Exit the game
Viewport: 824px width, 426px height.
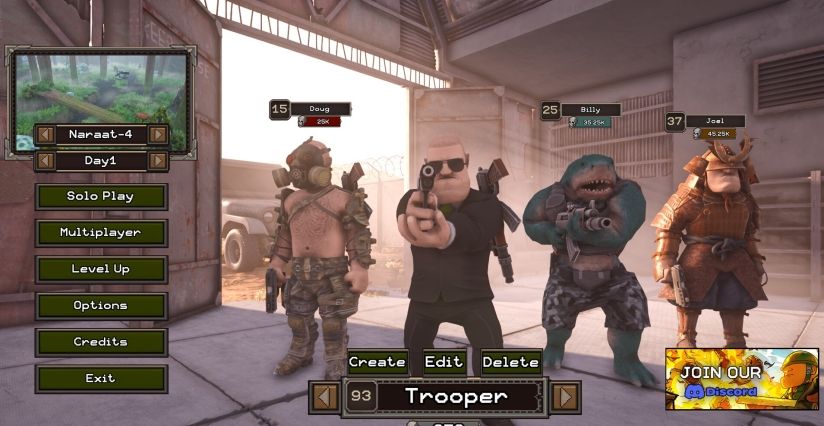tap(101, 379)
